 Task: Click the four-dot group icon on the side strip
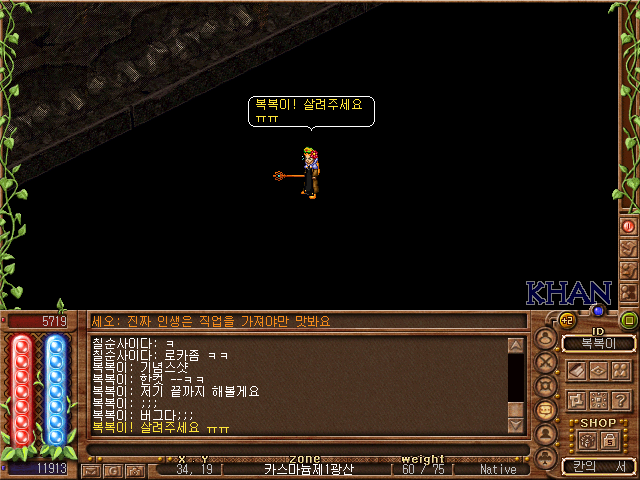coord(629,292)
